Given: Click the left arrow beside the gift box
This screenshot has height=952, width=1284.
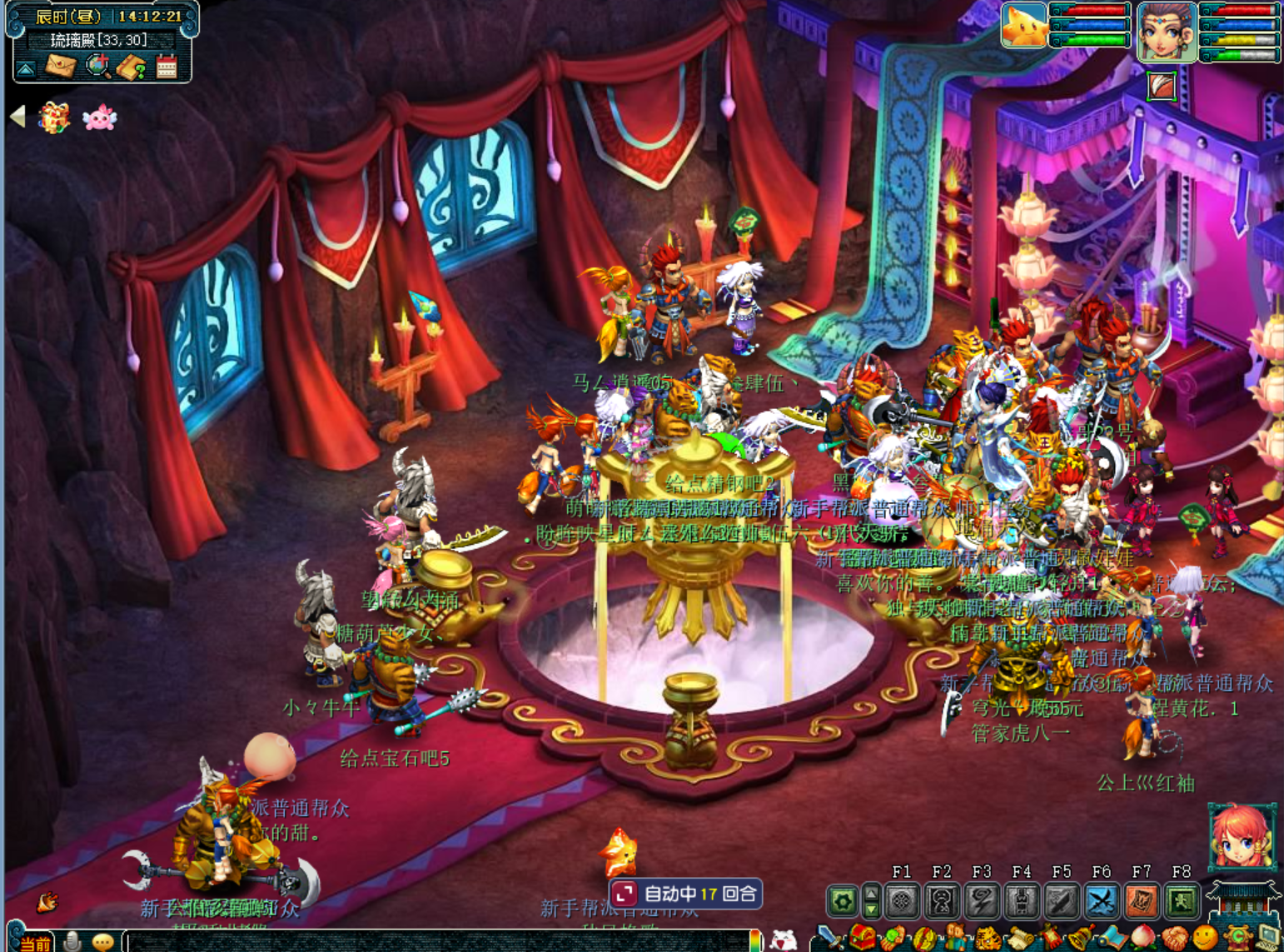Looking at the screenshot, I should point(17,117).
